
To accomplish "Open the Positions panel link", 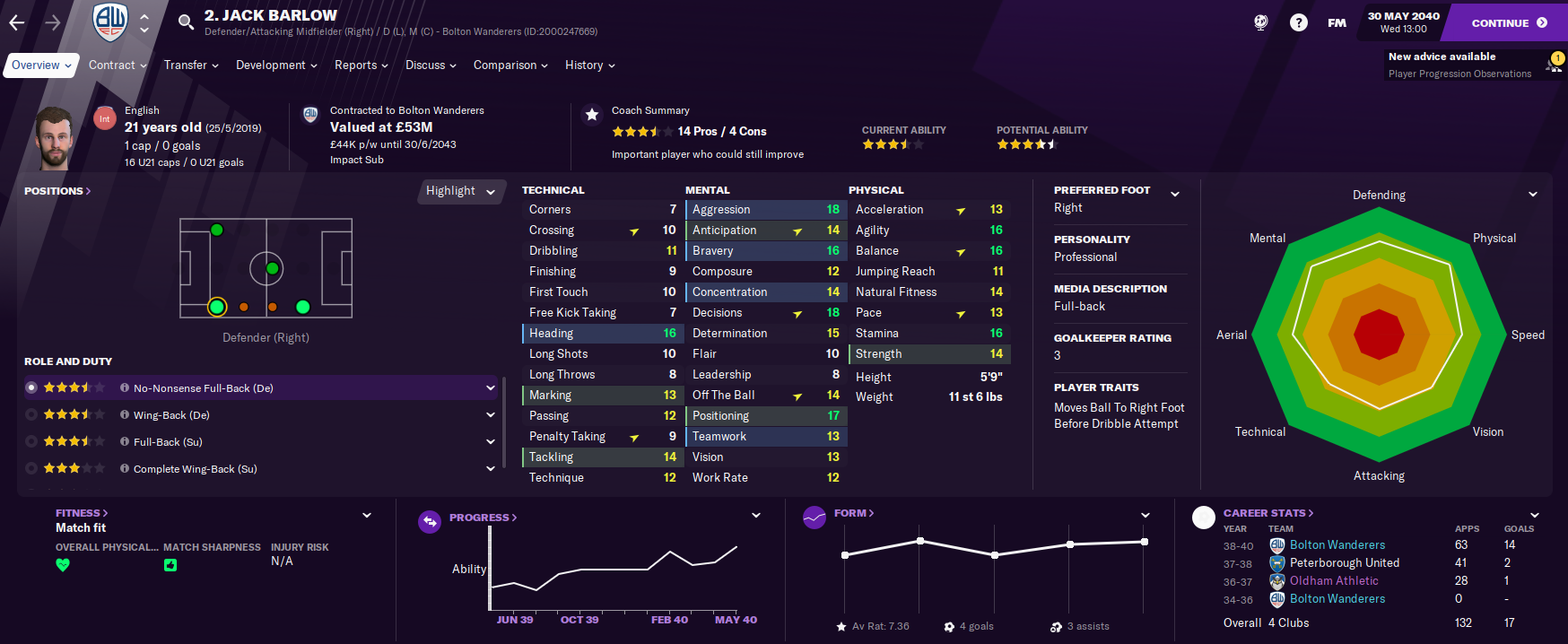I will coord(57,191).
